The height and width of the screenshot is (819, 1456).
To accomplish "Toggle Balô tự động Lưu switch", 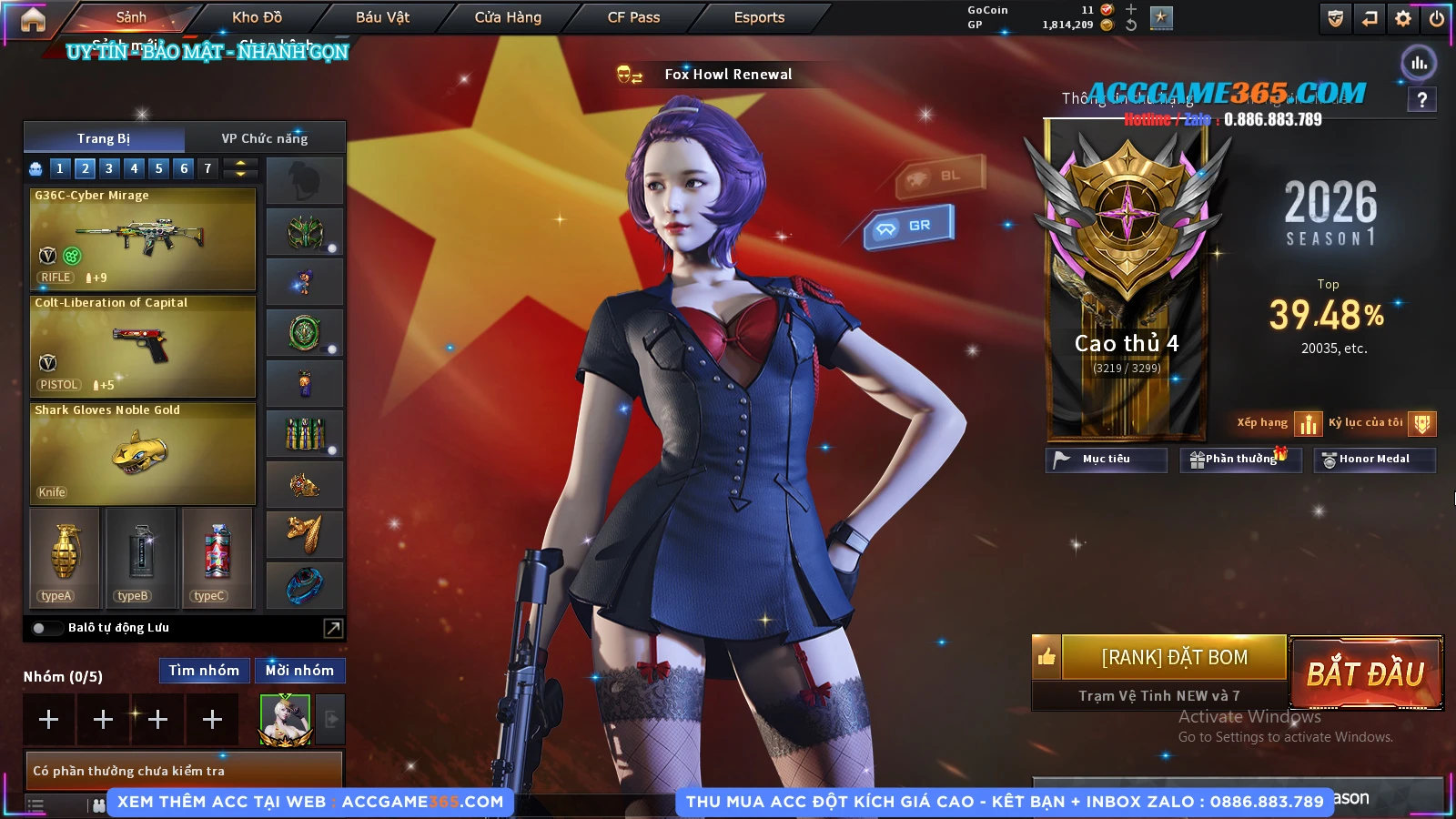I will (x=40, y=628).
